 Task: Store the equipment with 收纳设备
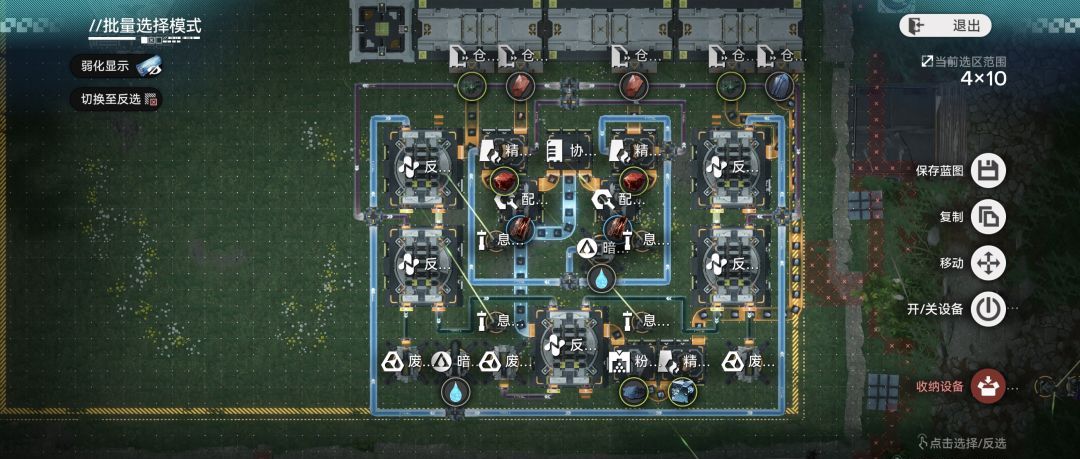(x=987, y=385)
